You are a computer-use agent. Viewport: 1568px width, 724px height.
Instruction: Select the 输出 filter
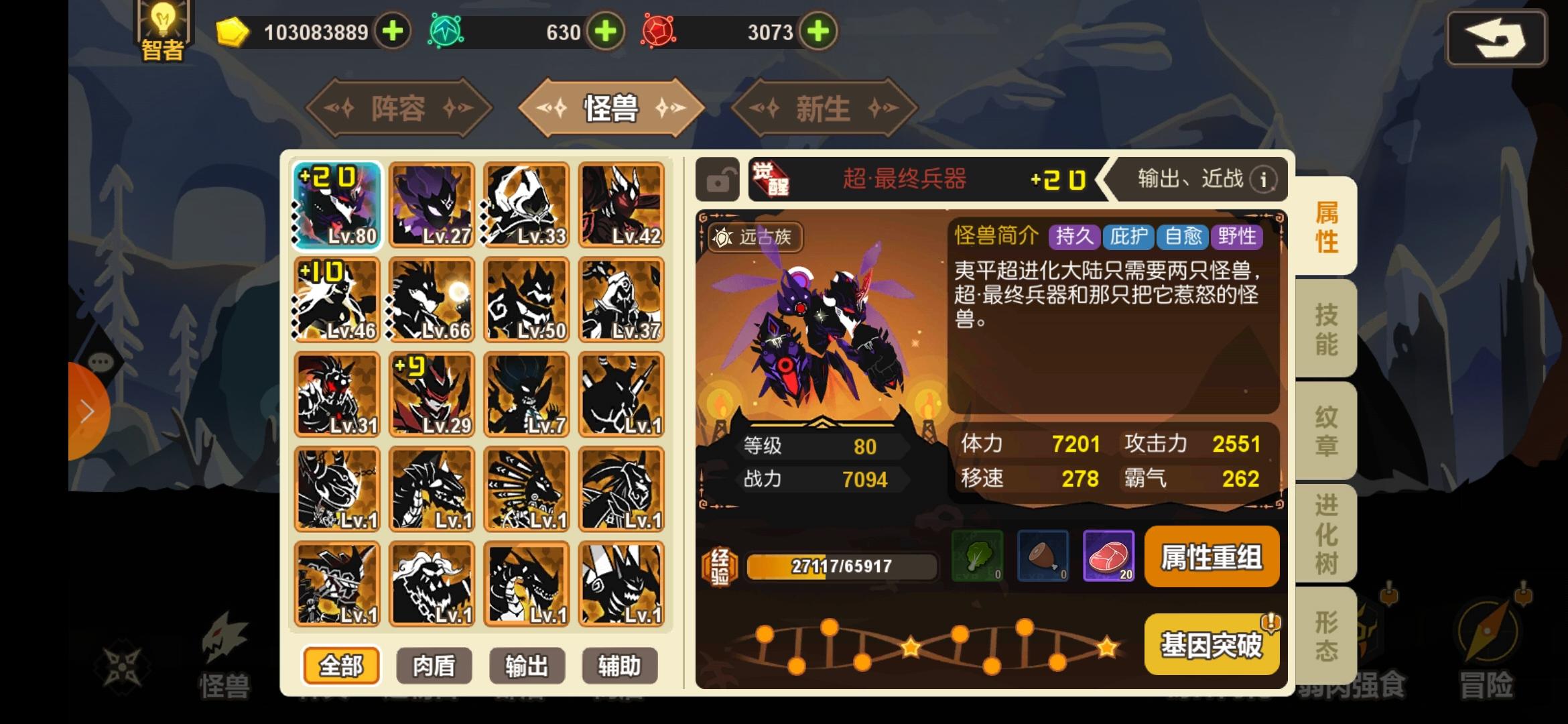pyautogui.click(x=527, y=665)
